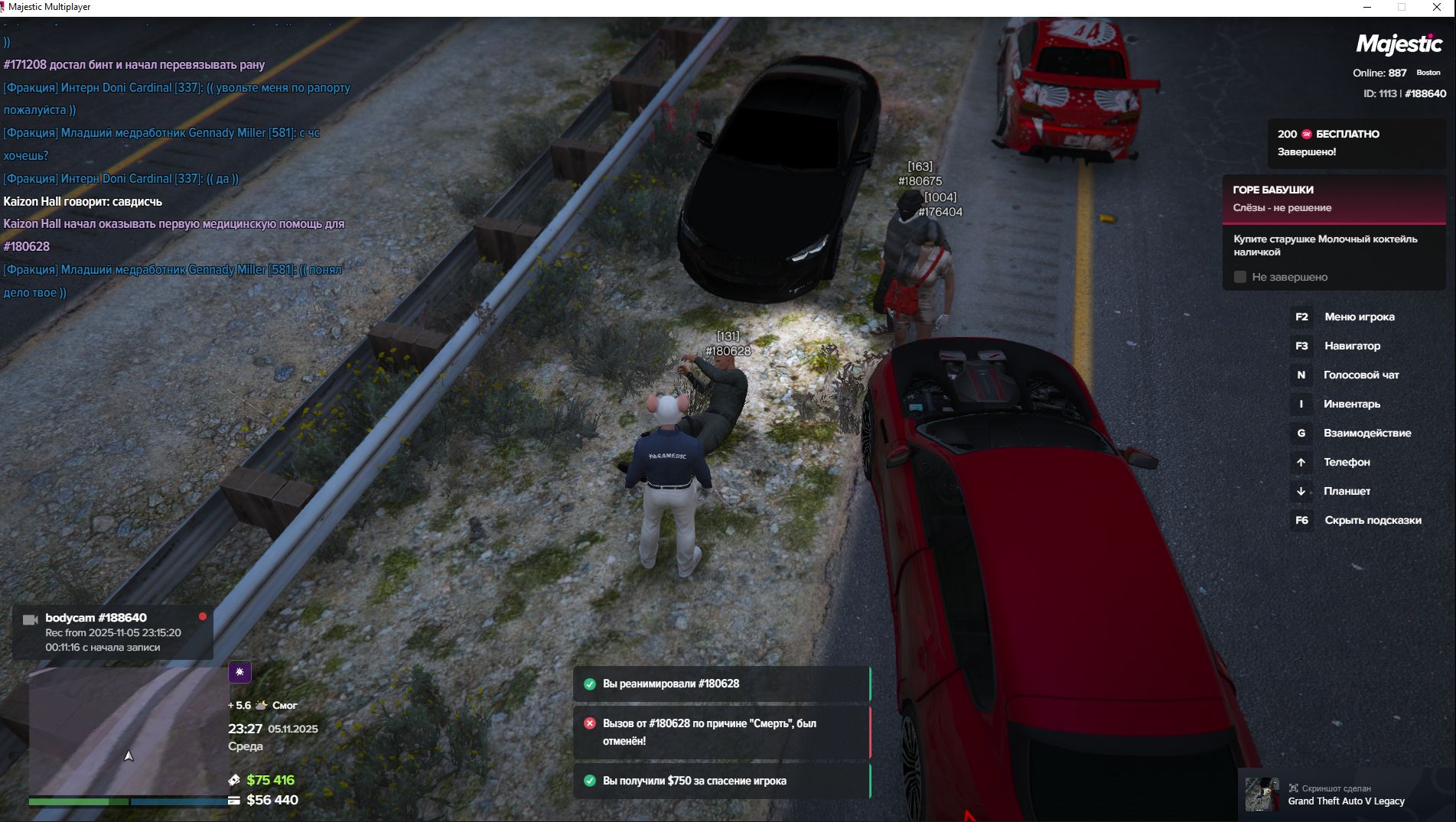Select the bodycam recording widget
The width and height of the screenshot is (1456, 822).
tap(112, 632)
